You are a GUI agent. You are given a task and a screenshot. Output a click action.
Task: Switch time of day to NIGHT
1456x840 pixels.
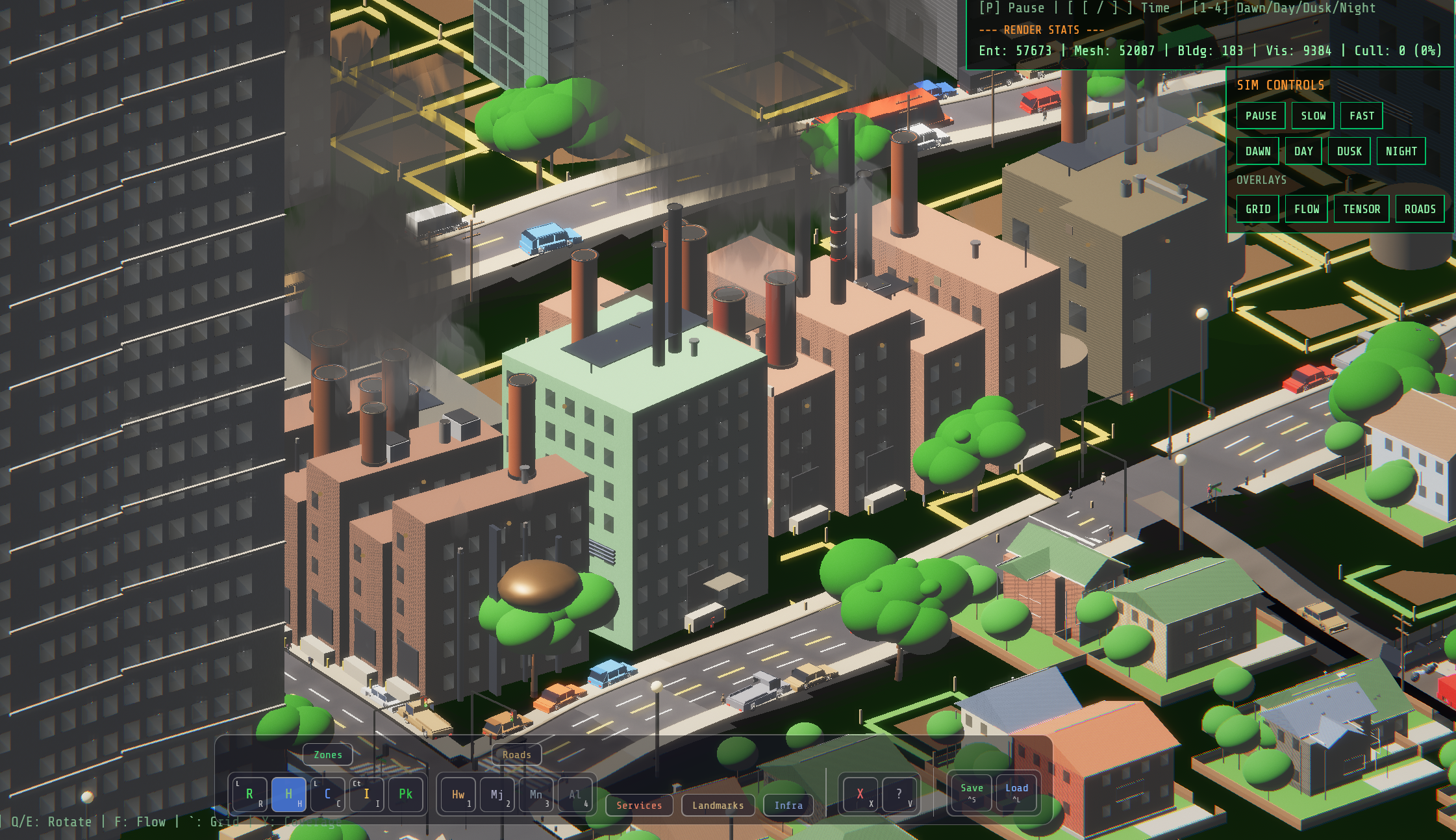point(1401,150)
